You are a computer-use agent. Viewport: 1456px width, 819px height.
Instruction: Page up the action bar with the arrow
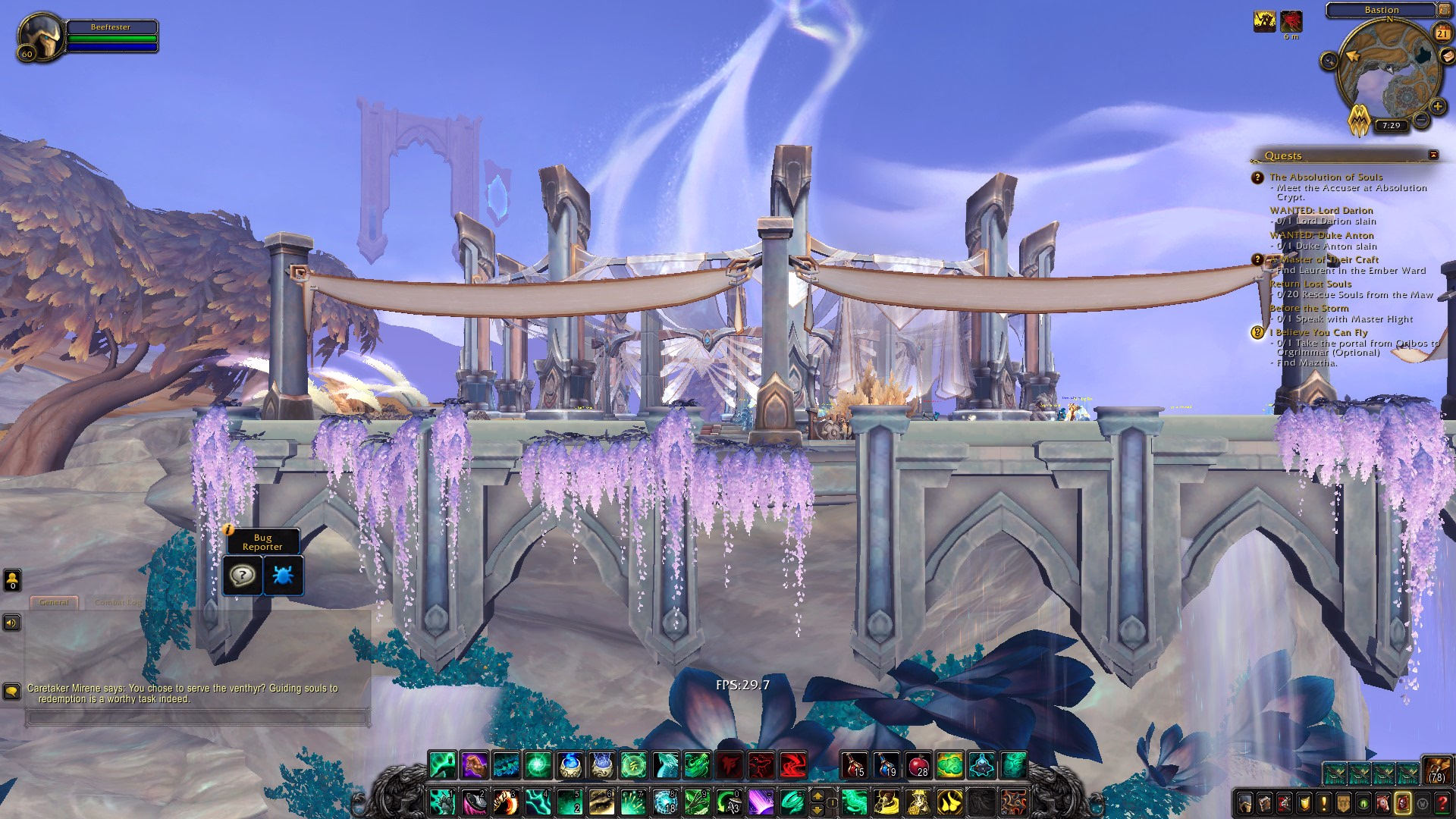(x=817, y=795)
